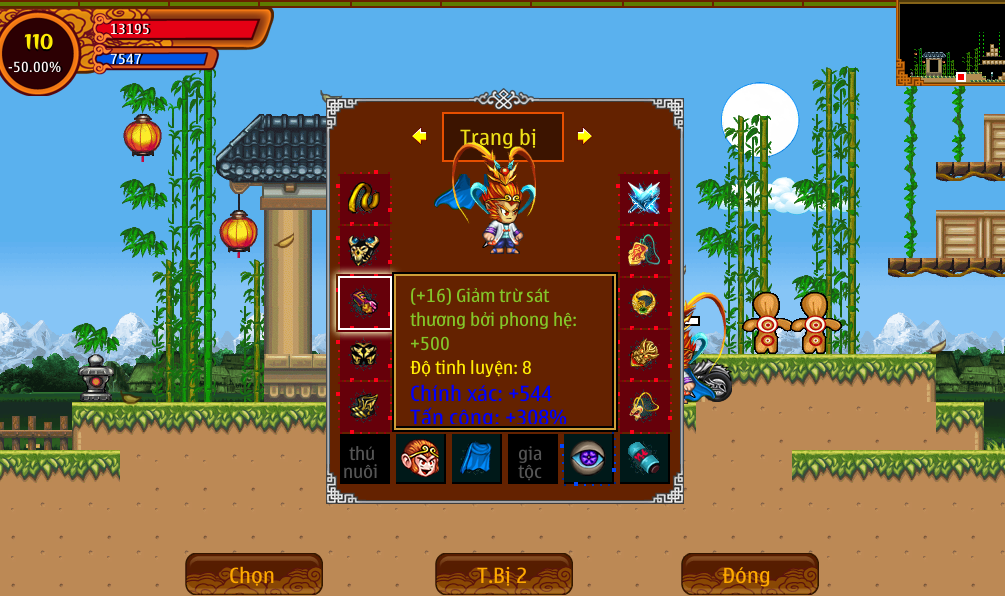Viewport: 1005px width, 596px height.
Task: Select the purple eye item slot
Action: (x=588, y=459)
